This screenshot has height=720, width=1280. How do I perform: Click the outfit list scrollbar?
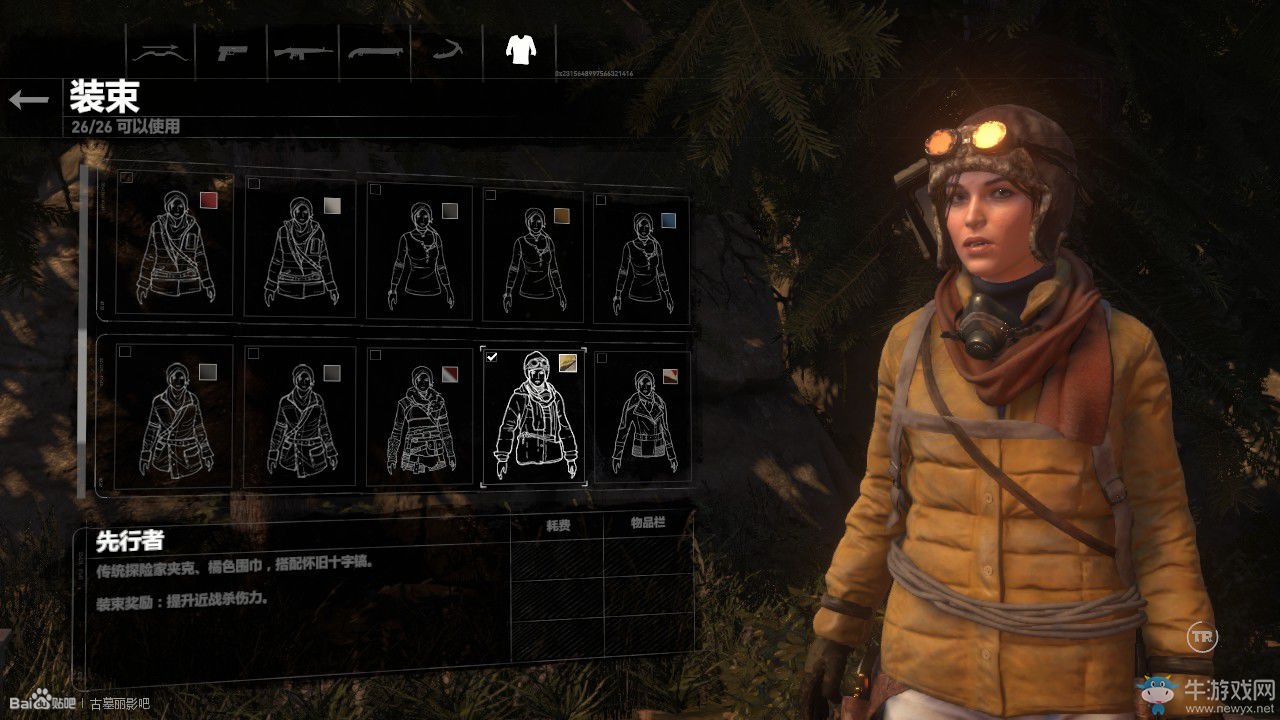click(x=83, y=330)
